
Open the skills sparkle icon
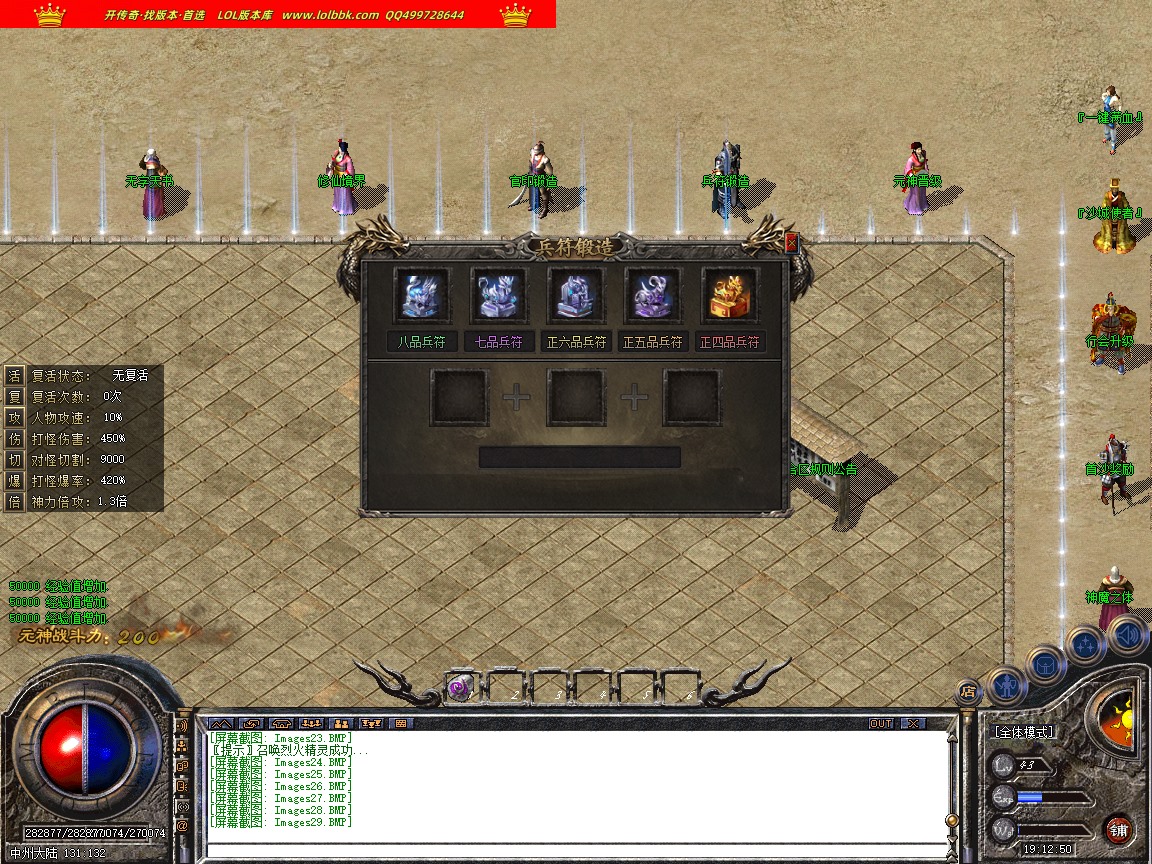click(1085, 643)
